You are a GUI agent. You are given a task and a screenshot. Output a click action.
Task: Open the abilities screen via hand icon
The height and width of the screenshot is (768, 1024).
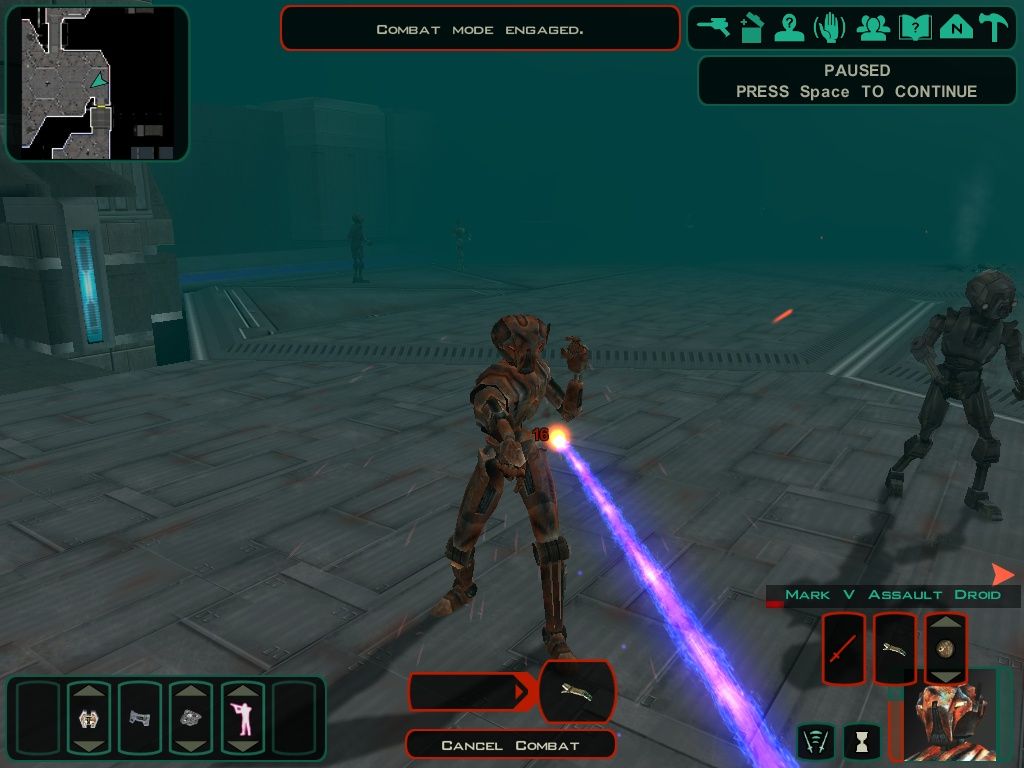tap(829, 27)
